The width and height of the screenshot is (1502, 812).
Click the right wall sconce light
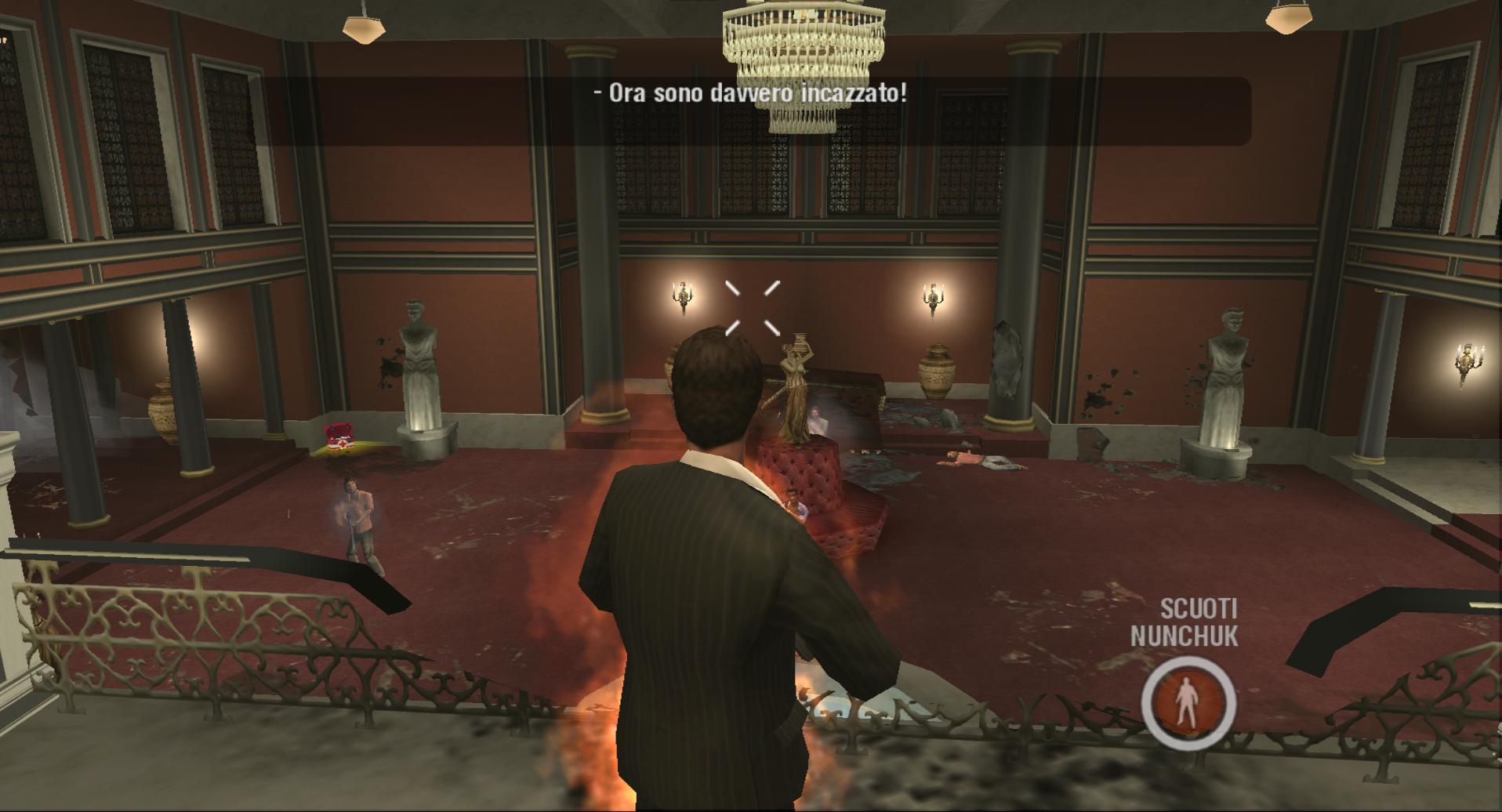(933, 296)
